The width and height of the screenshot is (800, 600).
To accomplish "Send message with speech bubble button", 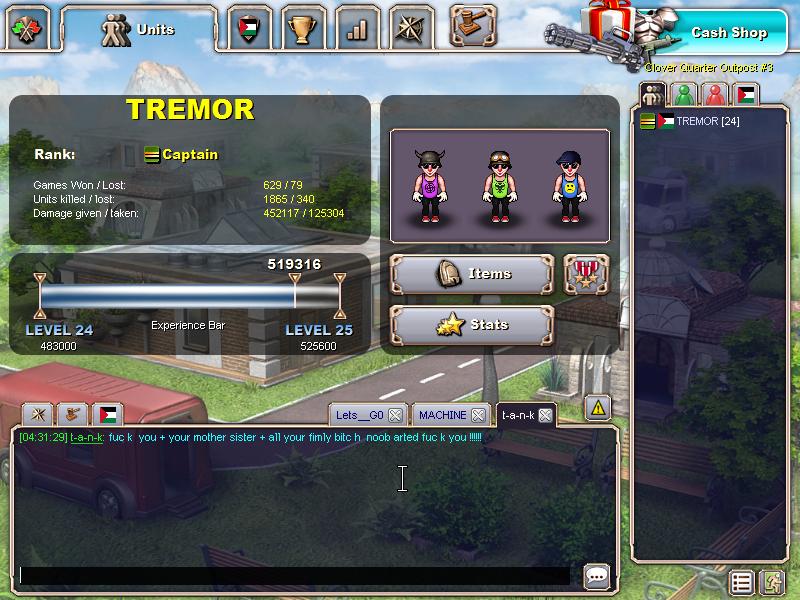I will coord(597,576).
